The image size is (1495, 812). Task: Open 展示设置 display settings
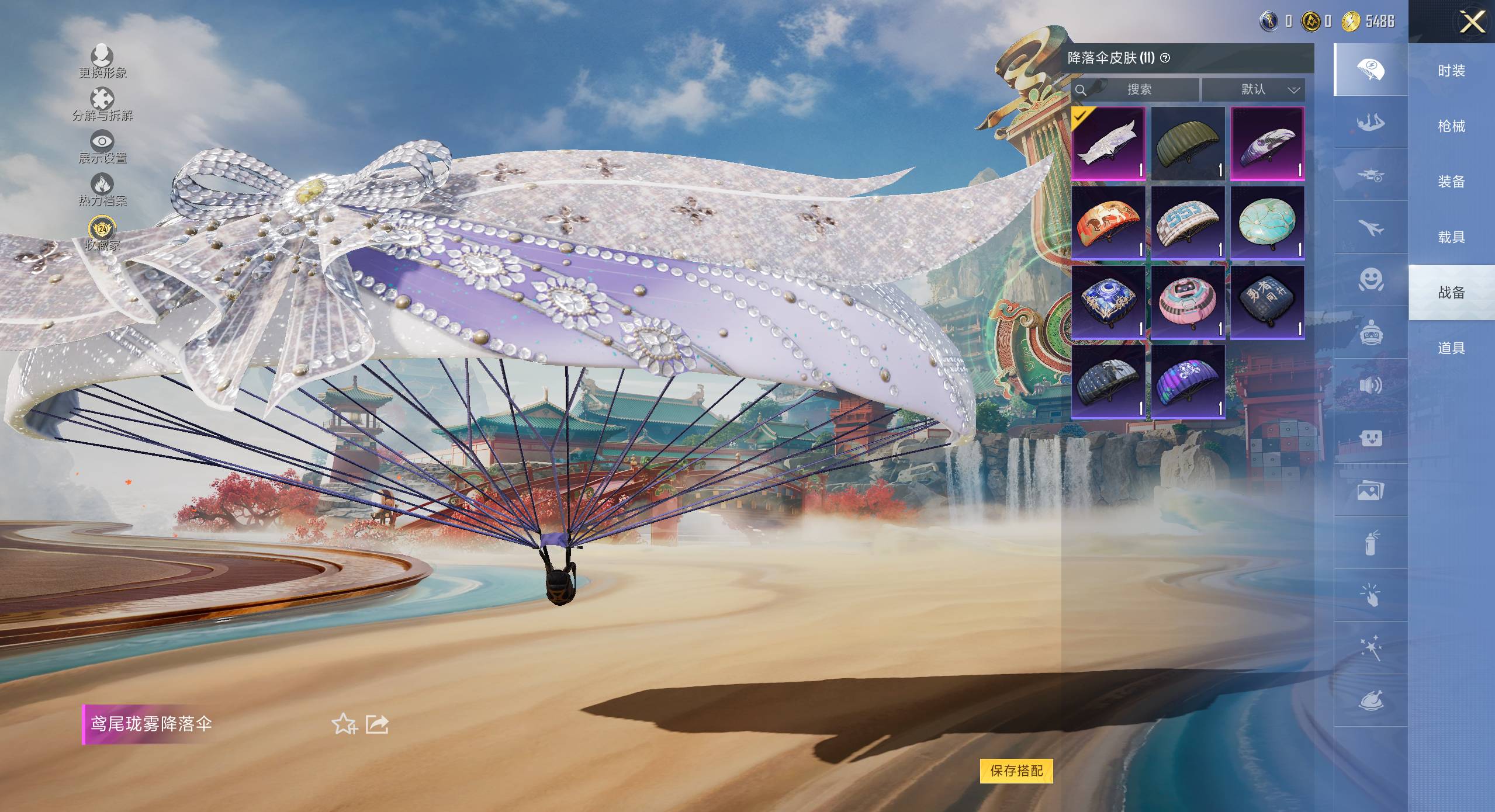click(102, 147)
